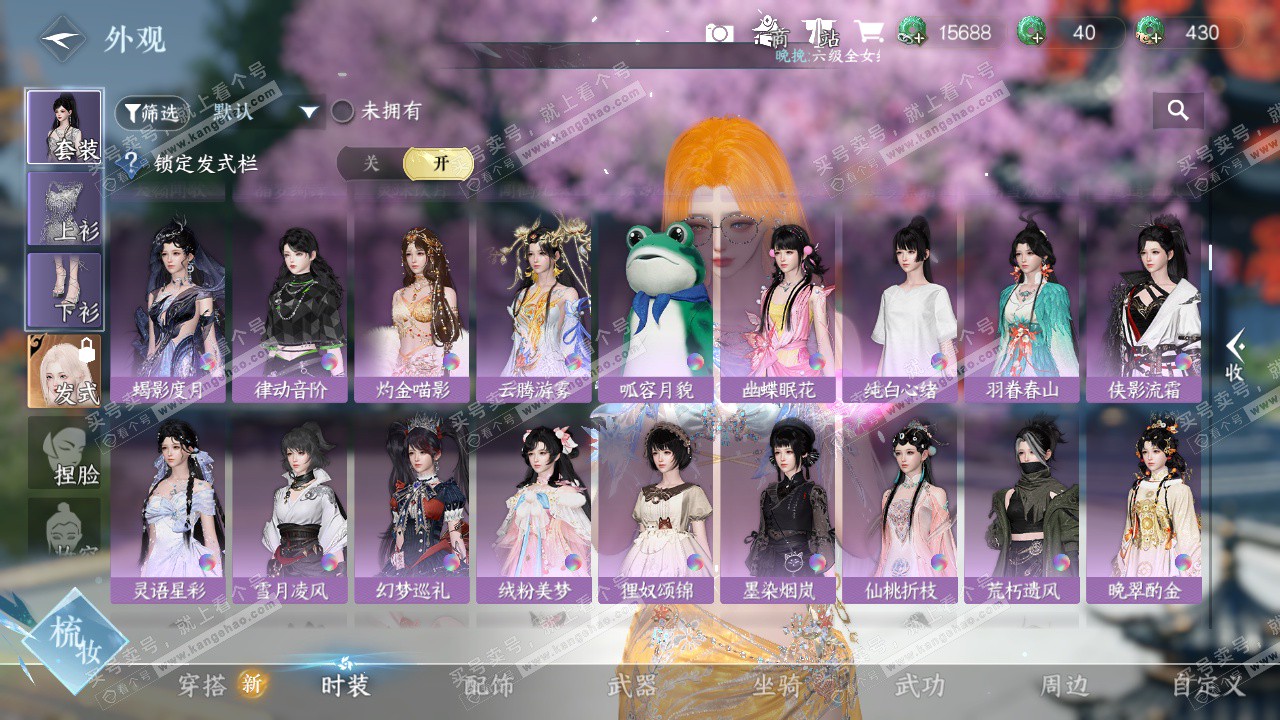The width and height of the screenshot is (1280, 720).
Task: Collapse the panel with 收 arrow
Action: point(1236,355)
